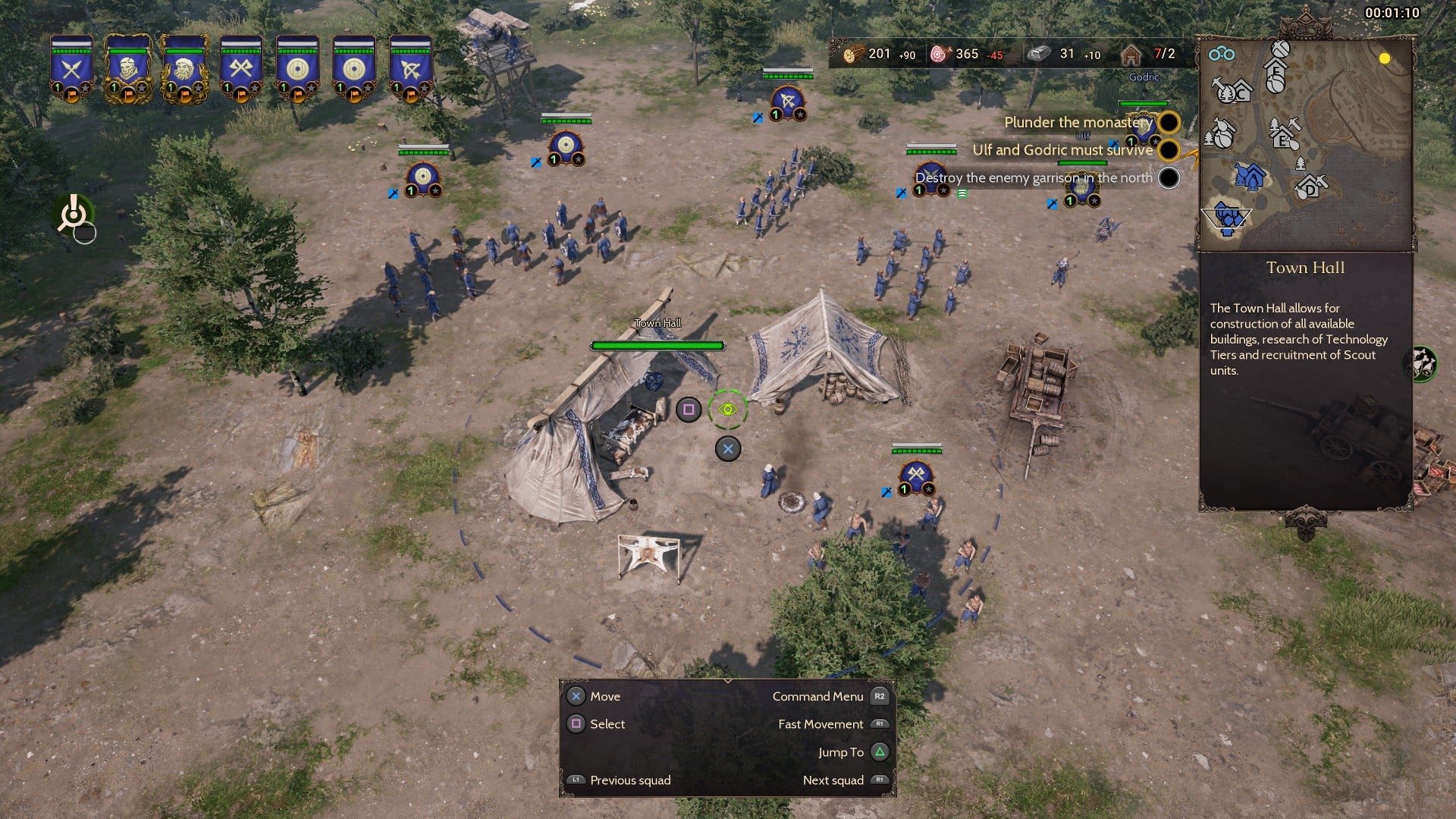Click the yellow dot marker on minimap
Image resolution: width=1456 pixels, height=819 pixels.
tap(1385, 58)
